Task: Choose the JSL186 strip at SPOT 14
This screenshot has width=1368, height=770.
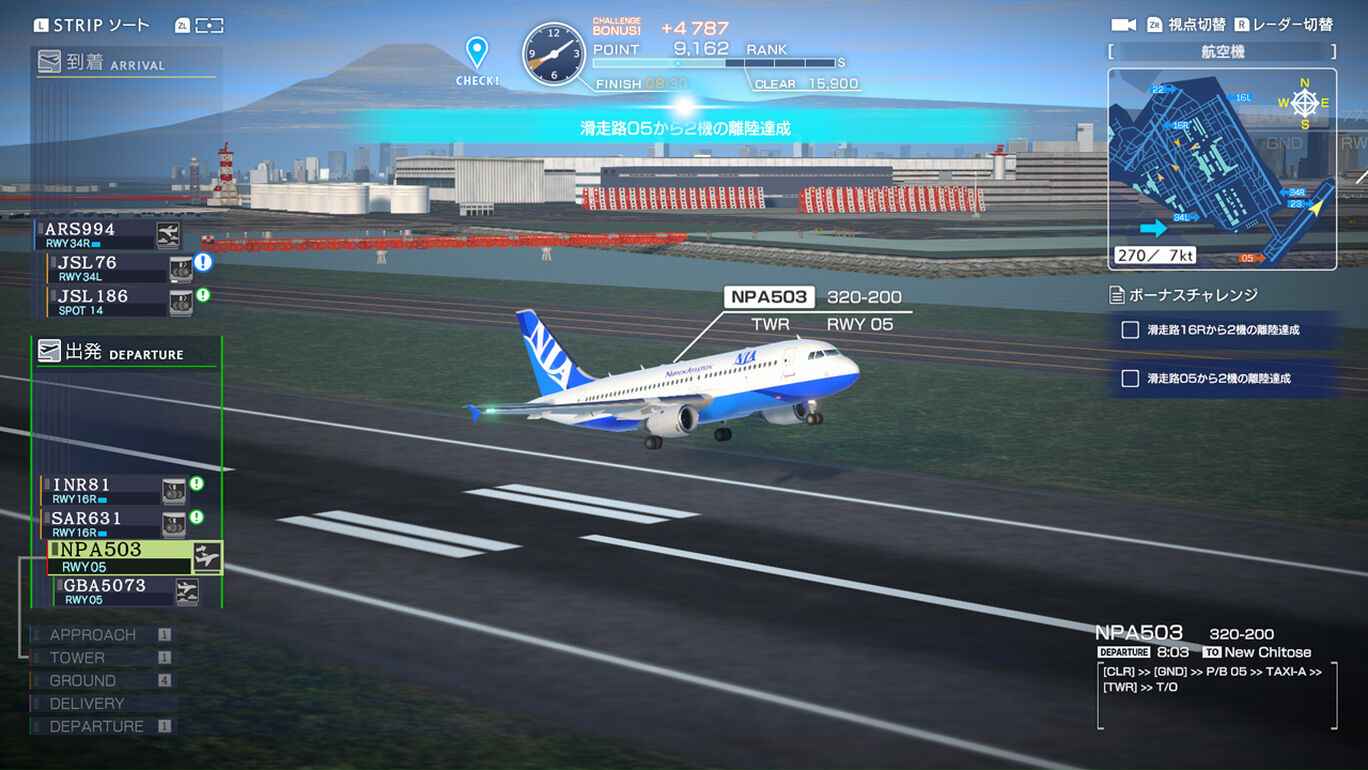Action: click(108, 301)
